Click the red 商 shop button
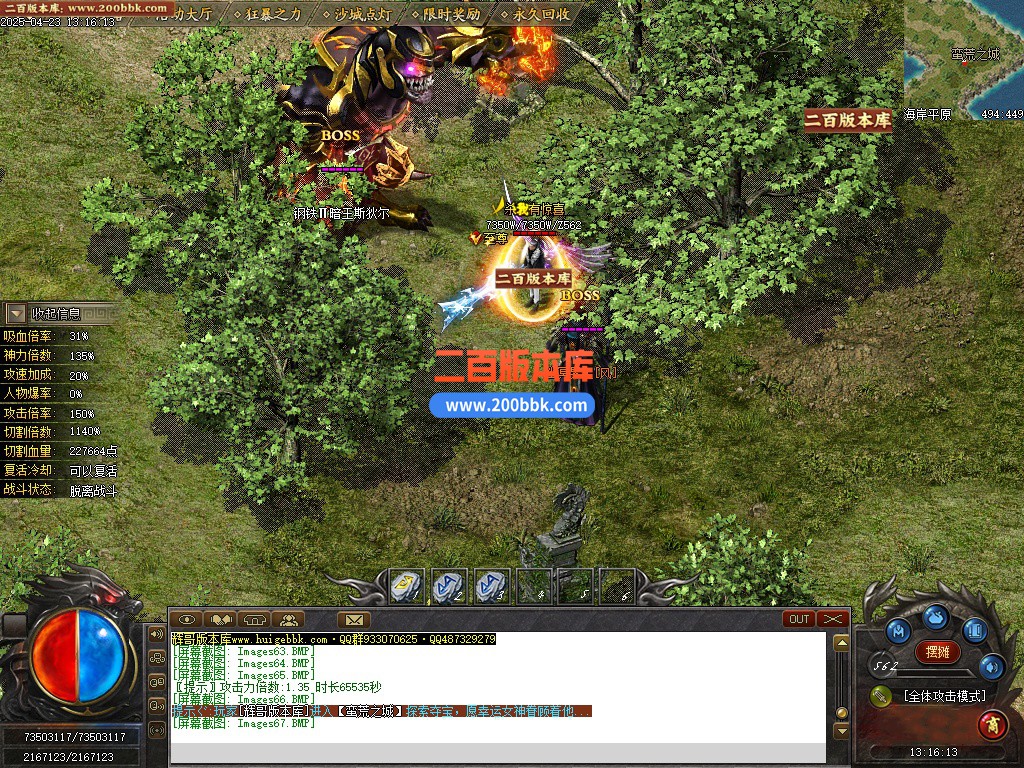1024x768 pixels. (992, 722)
